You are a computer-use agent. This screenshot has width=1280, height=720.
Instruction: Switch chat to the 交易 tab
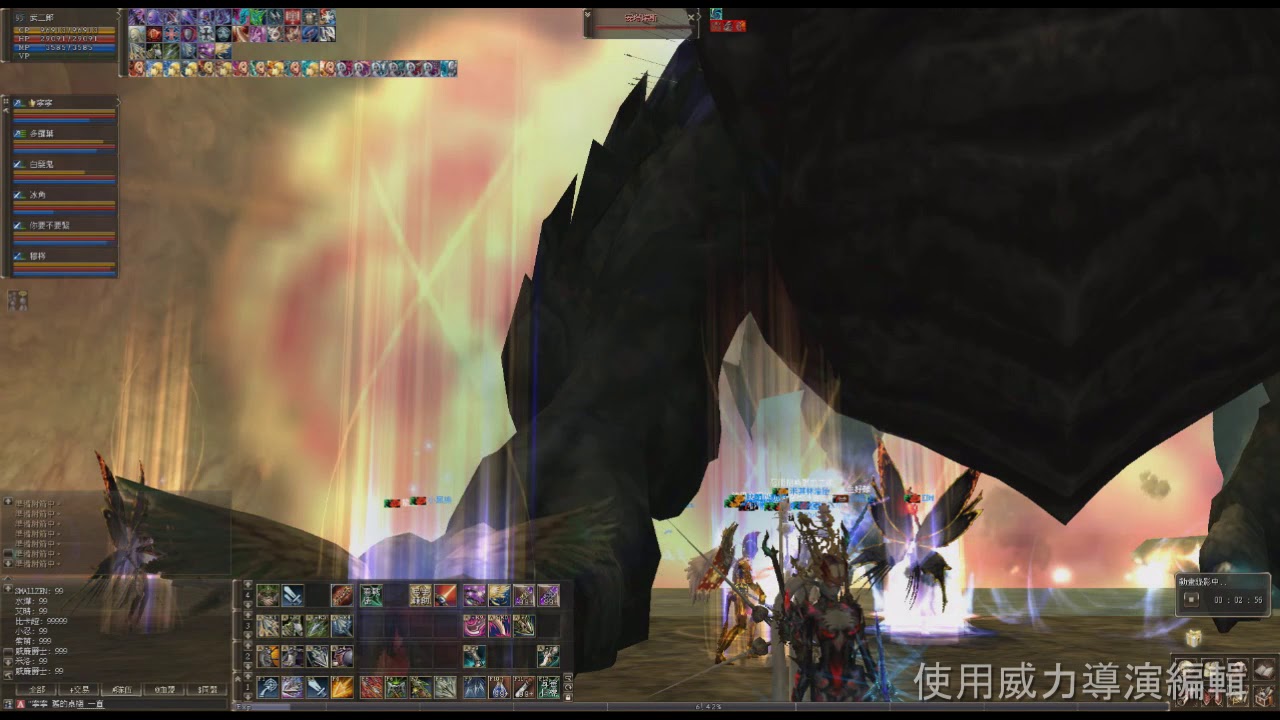(x=80, y=690)
